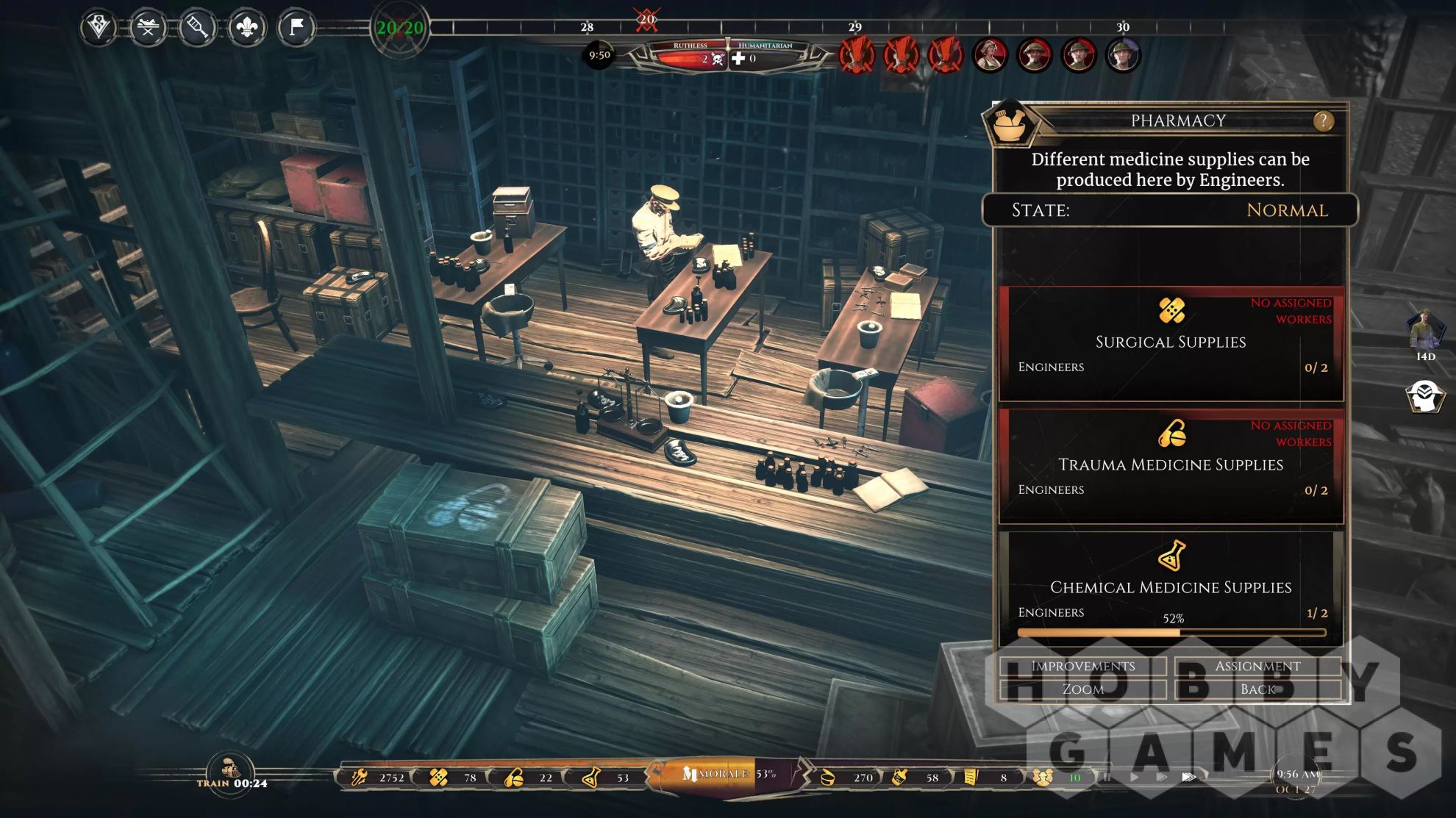Select the Surgical Supplies production row
The width and height of the screenshot is (1456, 818).
[1171, 343]
